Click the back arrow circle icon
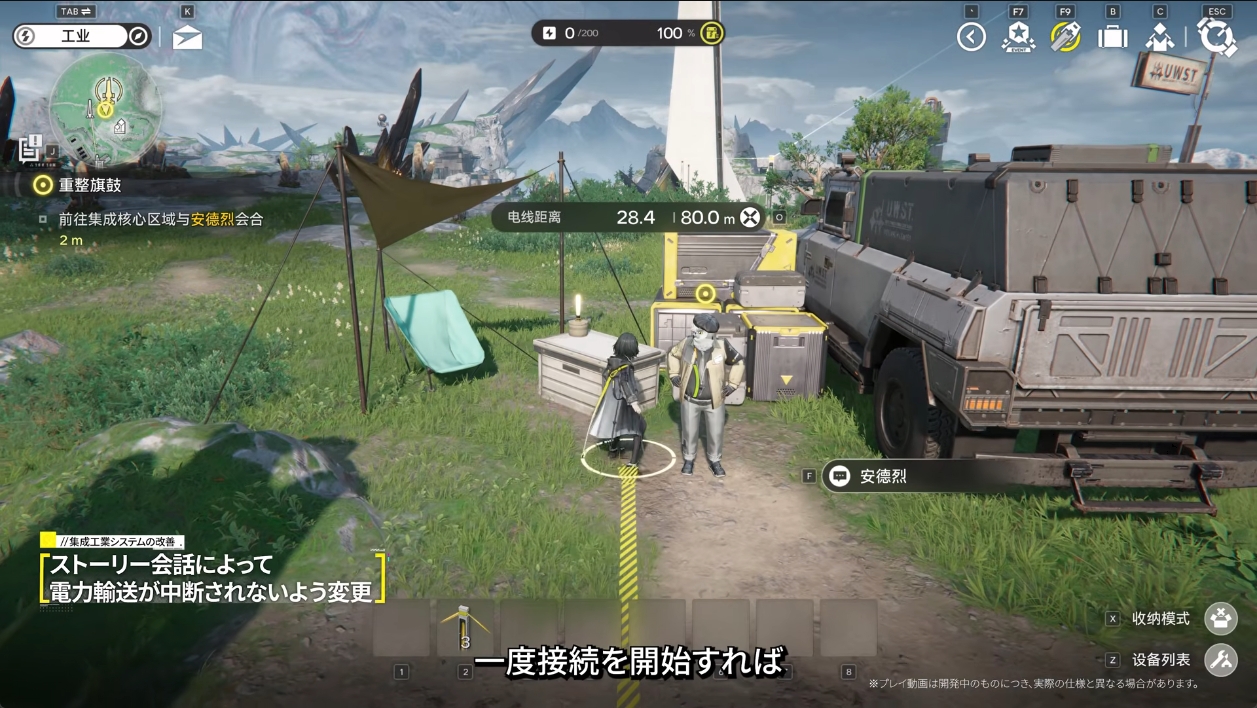The width and height of the screenshot is (1257, 708). coord(971,37)
